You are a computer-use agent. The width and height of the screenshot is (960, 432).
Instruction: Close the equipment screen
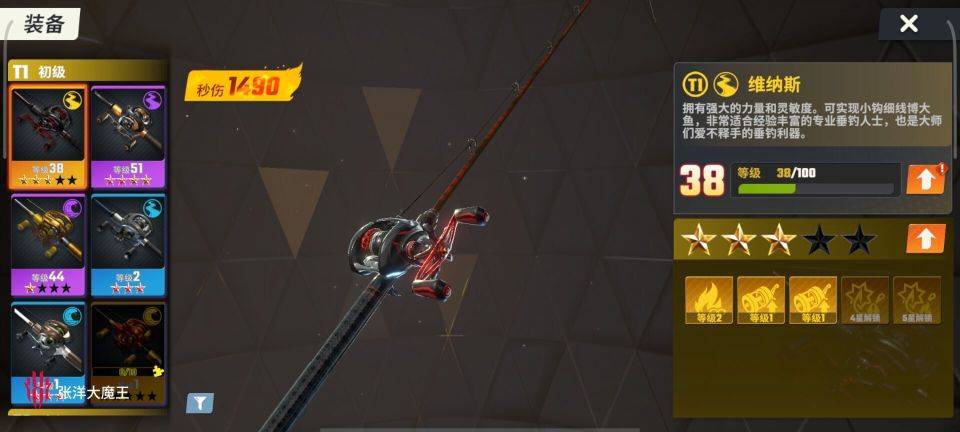908,24
